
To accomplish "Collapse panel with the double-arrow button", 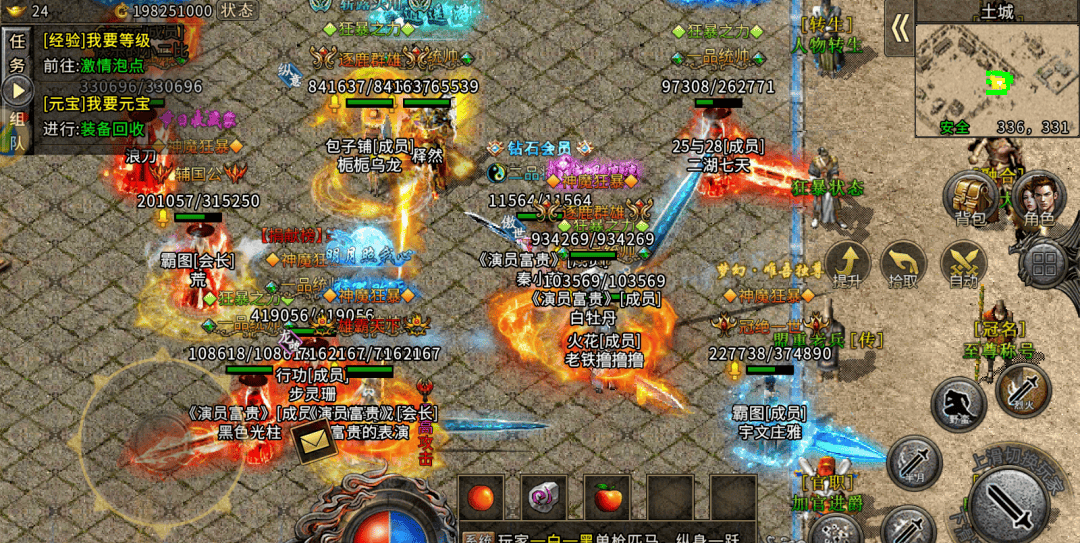I will 900,28.
